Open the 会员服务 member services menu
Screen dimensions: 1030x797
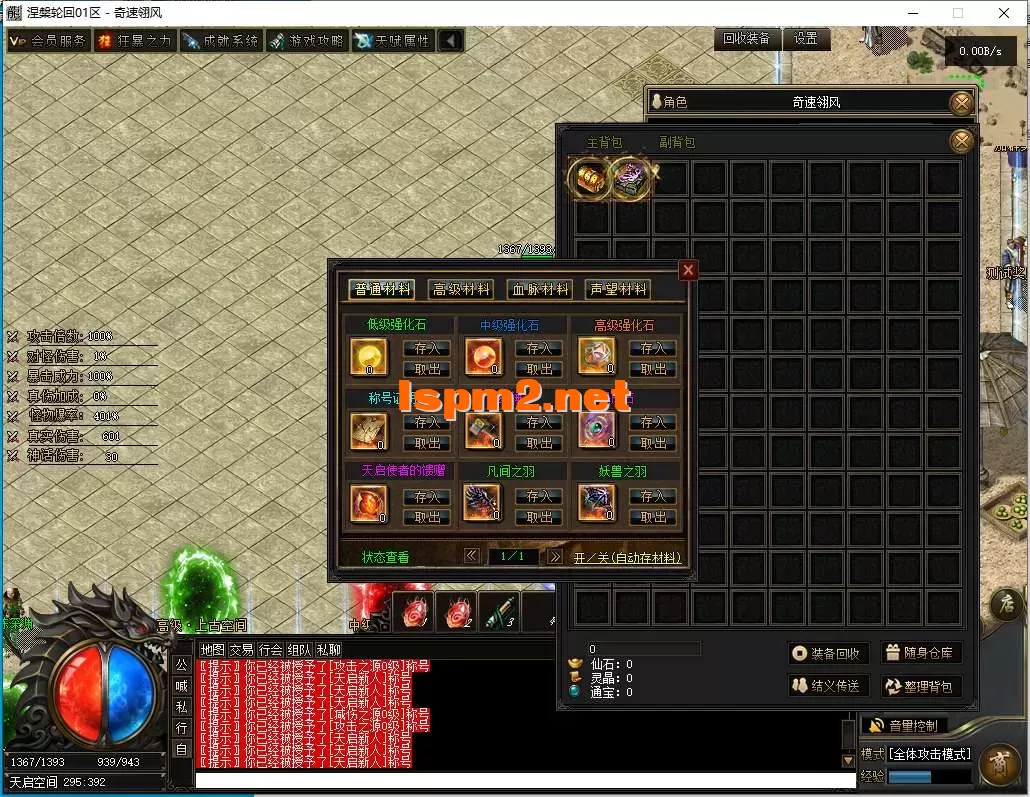[48, 41]
